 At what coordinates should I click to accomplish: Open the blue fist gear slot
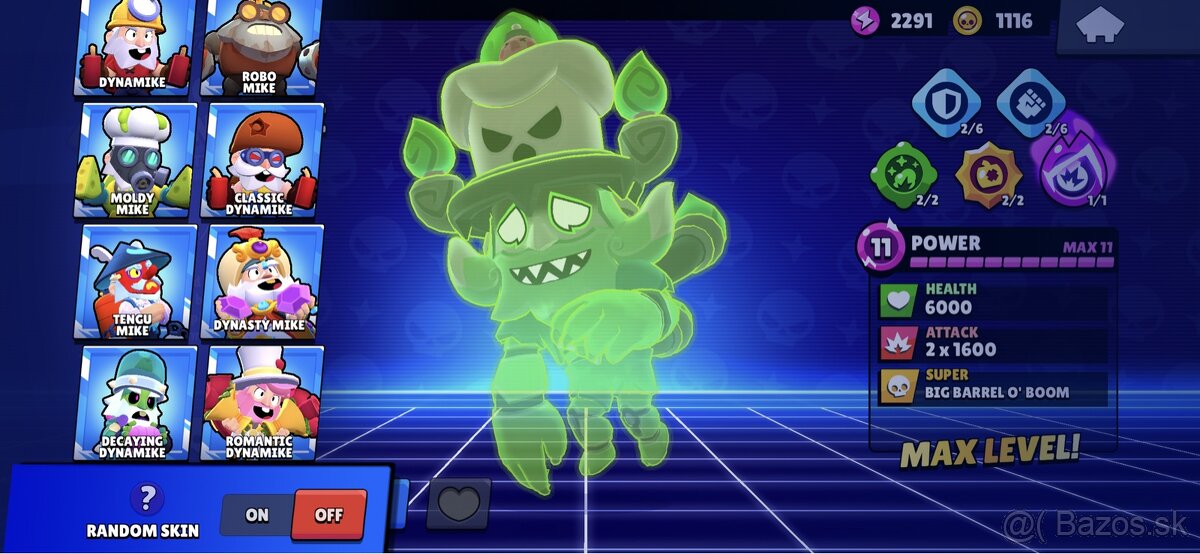point(1031,102)
